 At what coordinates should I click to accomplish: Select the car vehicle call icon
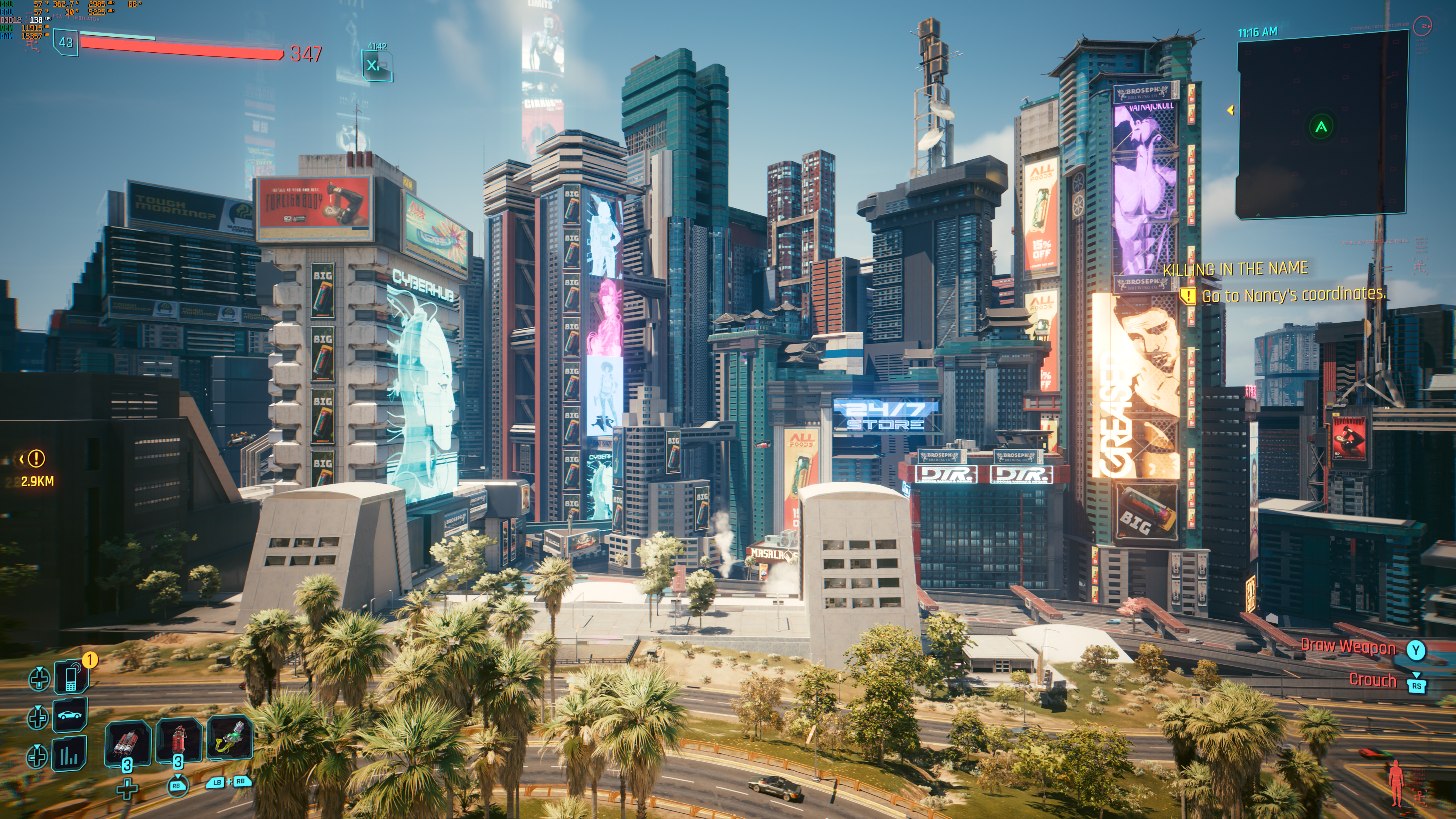(x=70, y=715)
